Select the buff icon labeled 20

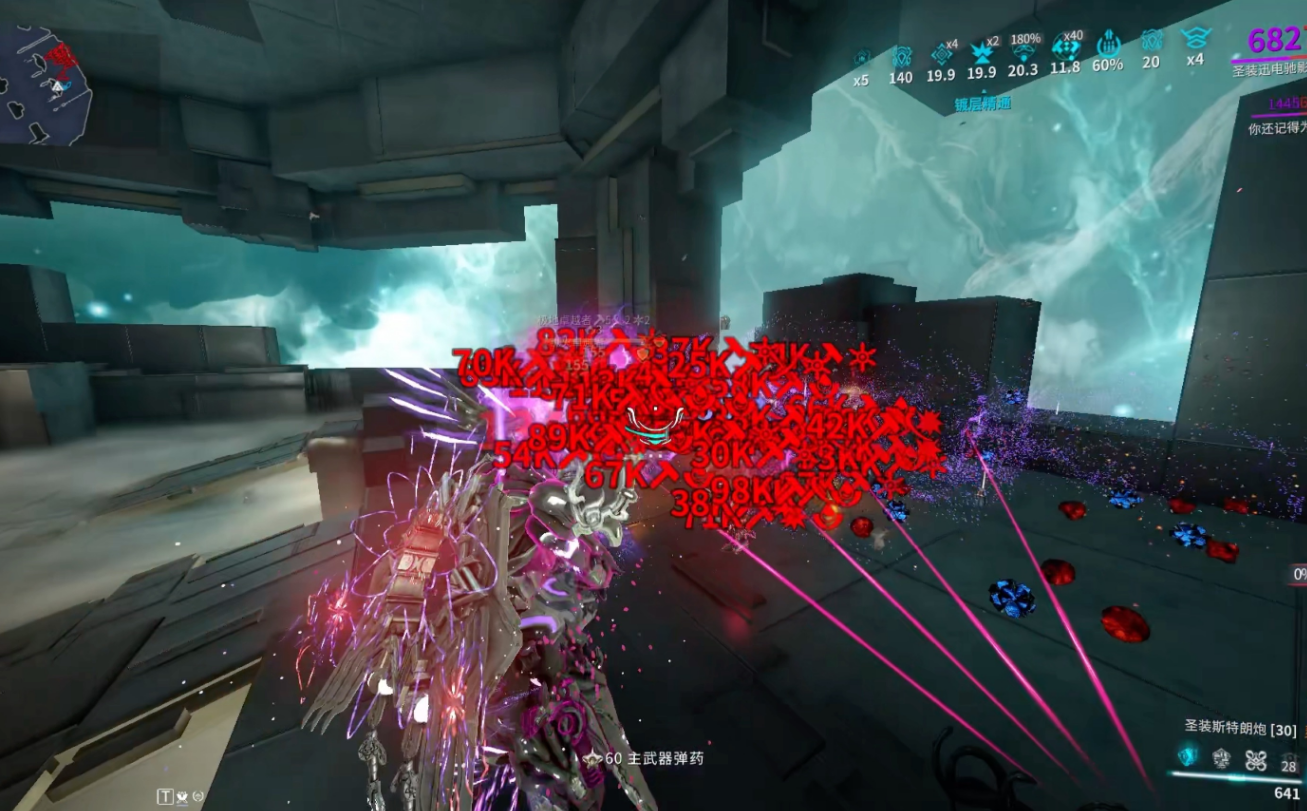pyautogui.click(x=1151, y=42)
